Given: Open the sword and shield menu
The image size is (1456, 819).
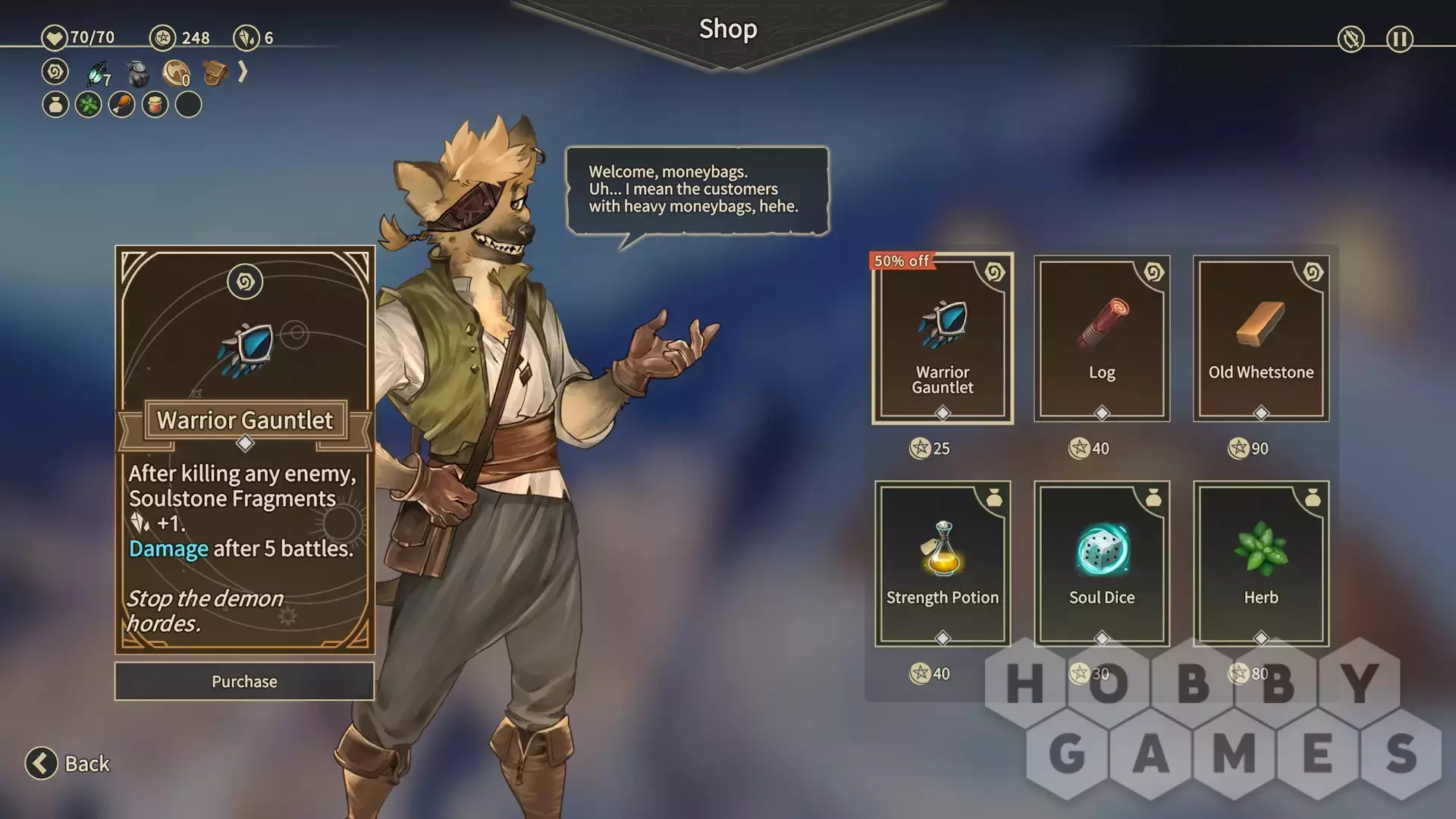Looking at the screenshot, I should (x=1351, y=39).
